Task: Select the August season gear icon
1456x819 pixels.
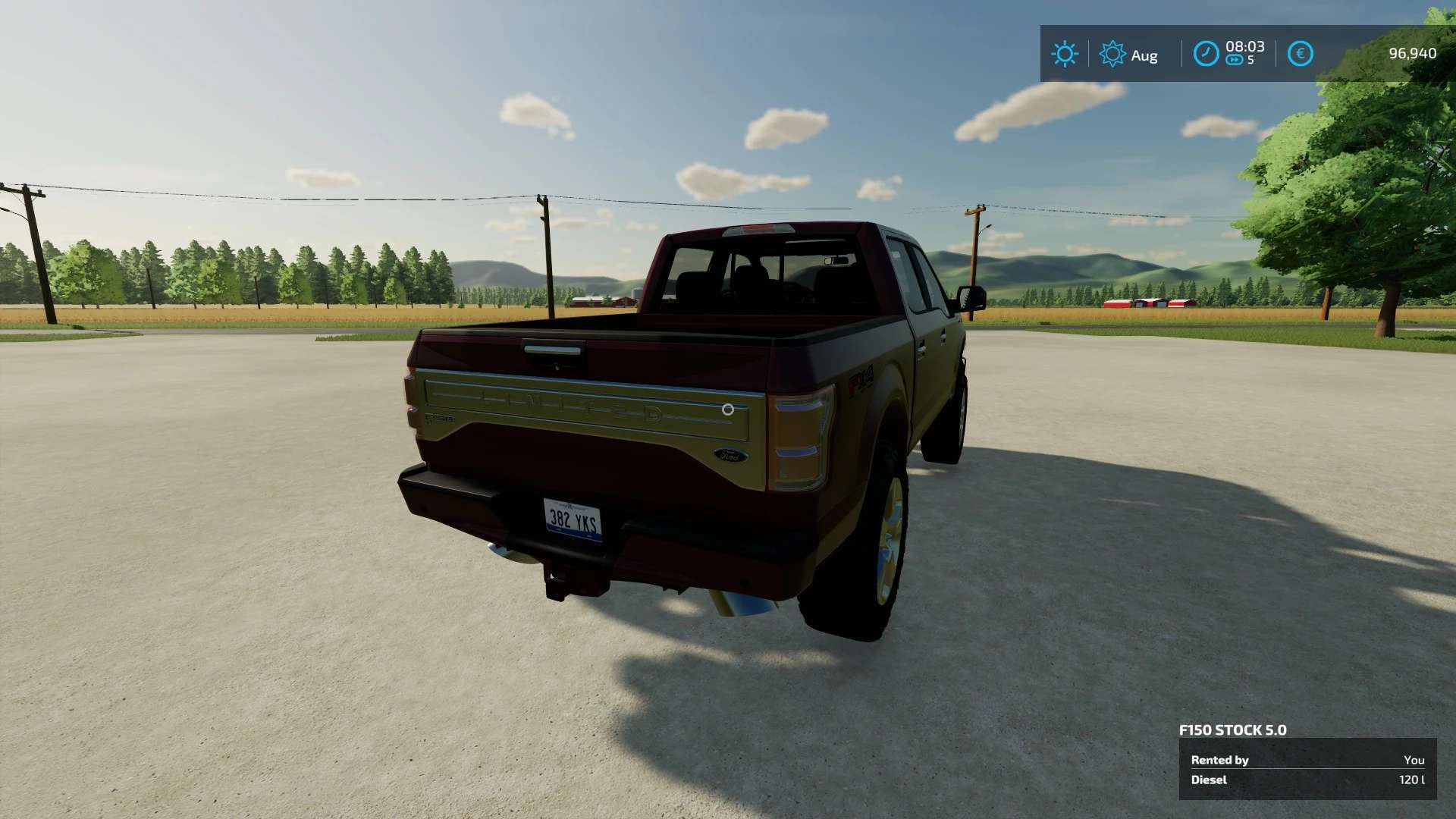Action: (x=1112, y=54)
